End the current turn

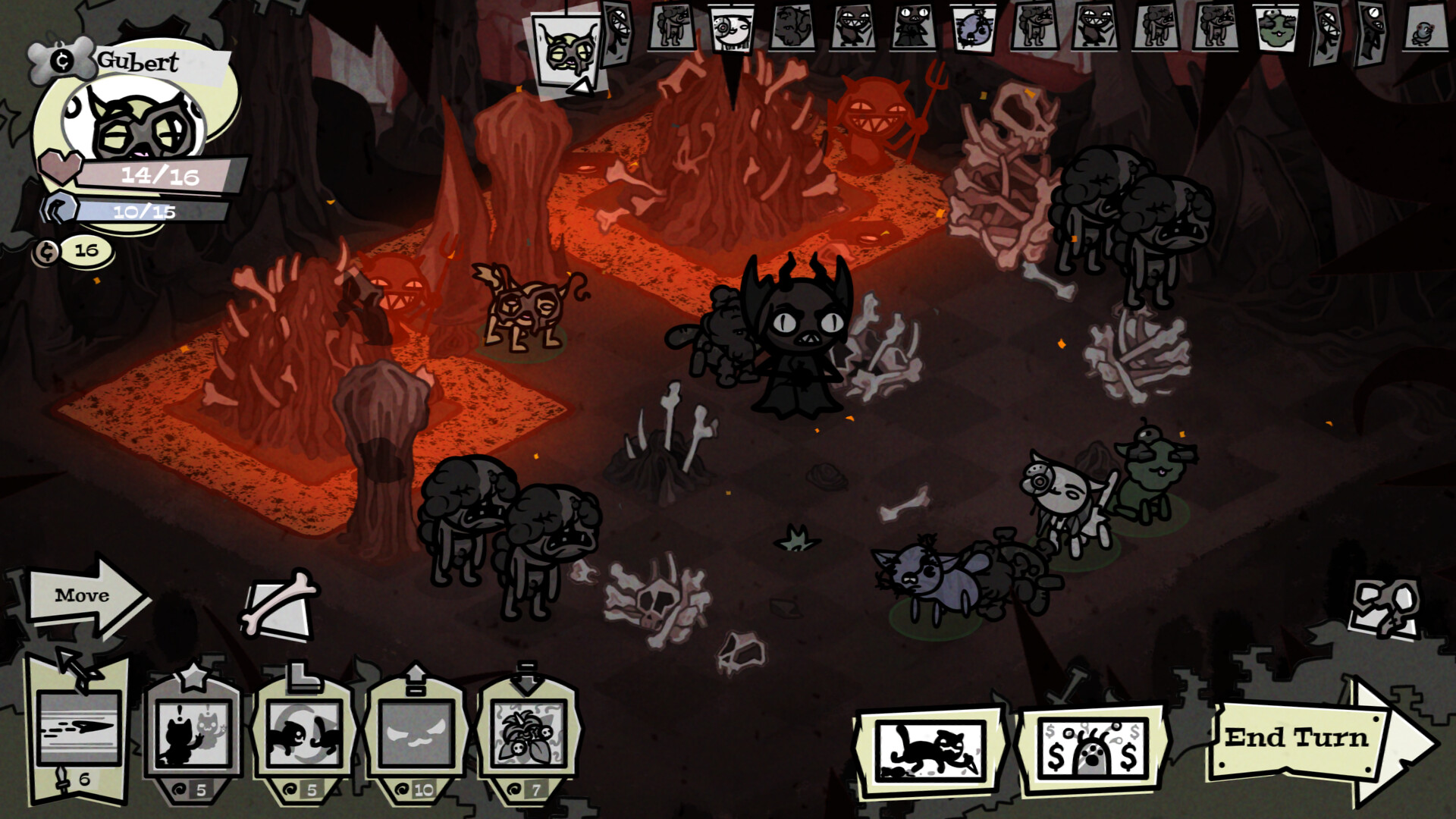(x=1304, y=739)
